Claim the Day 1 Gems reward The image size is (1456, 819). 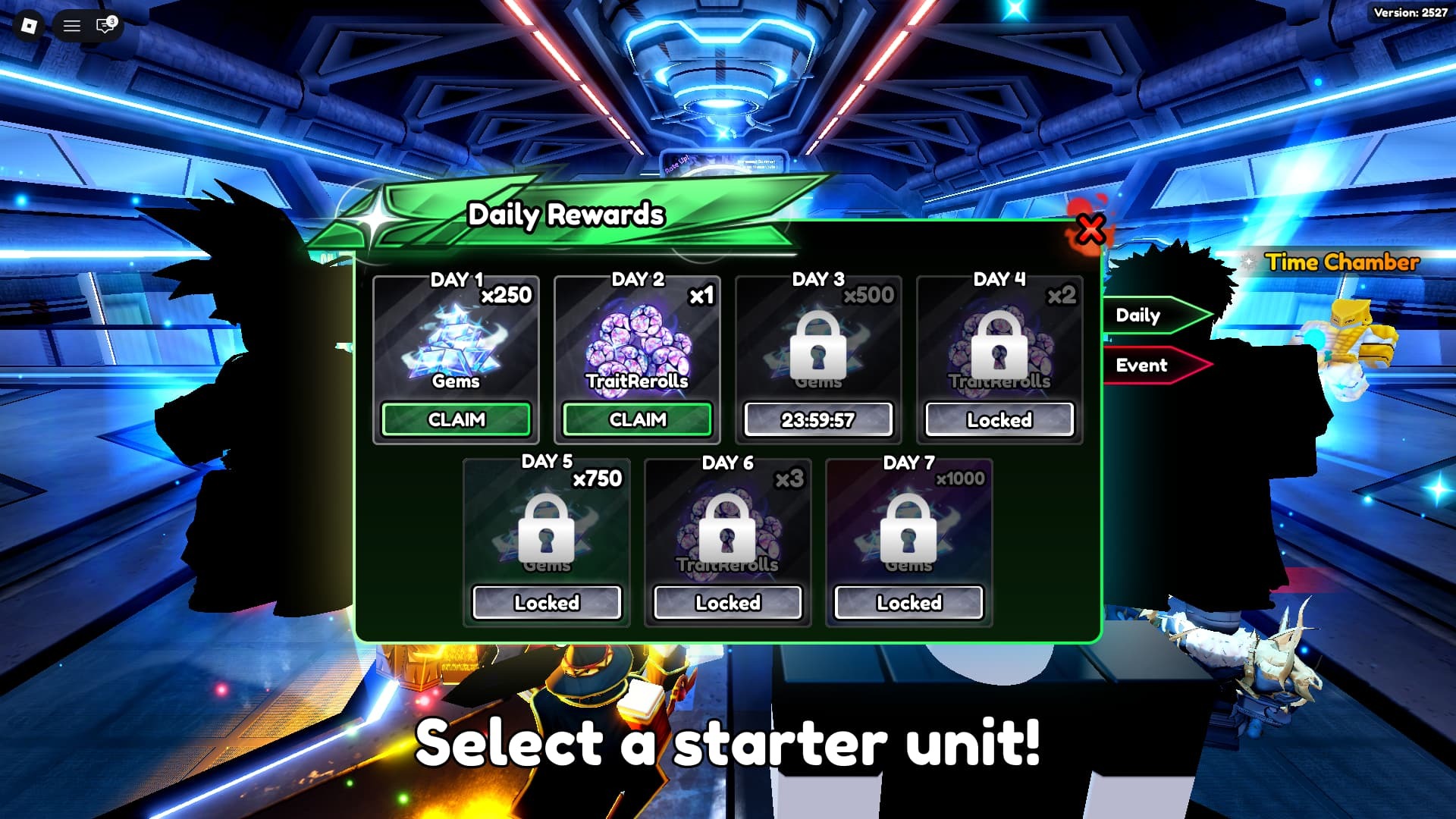456,419
